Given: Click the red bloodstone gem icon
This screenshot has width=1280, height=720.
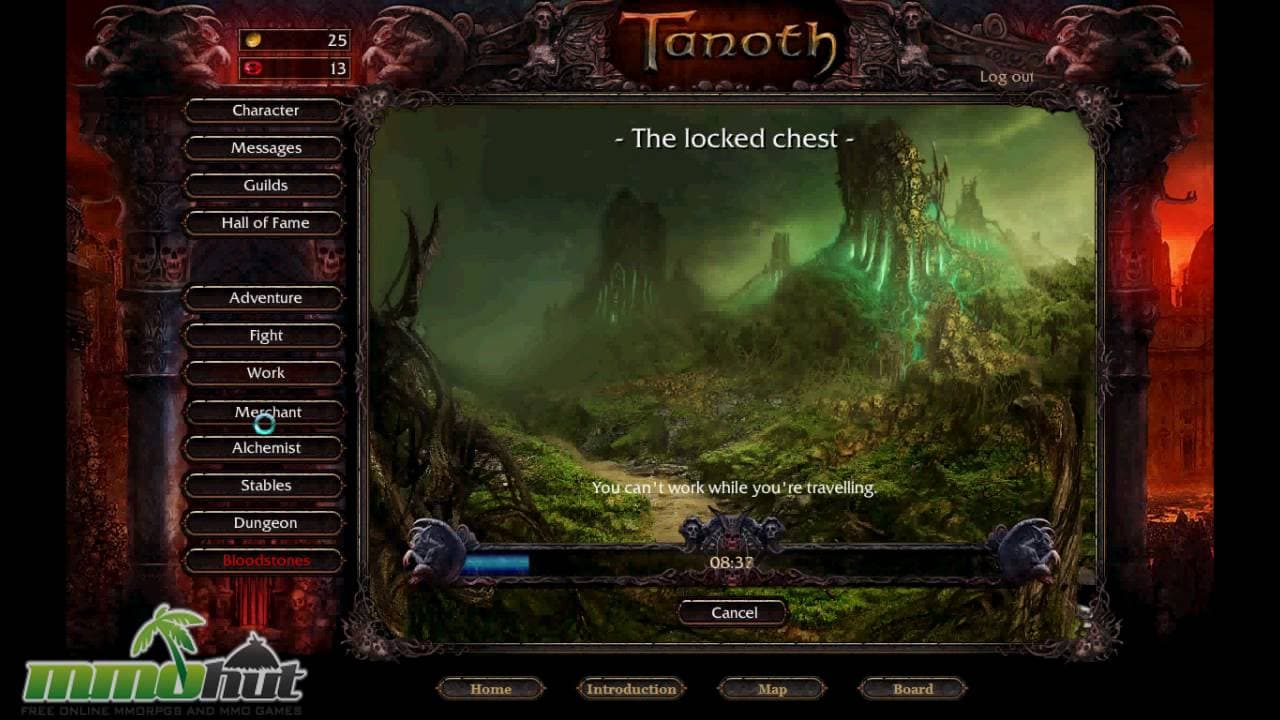Looking at the screenshot, I should click(252, 69).
